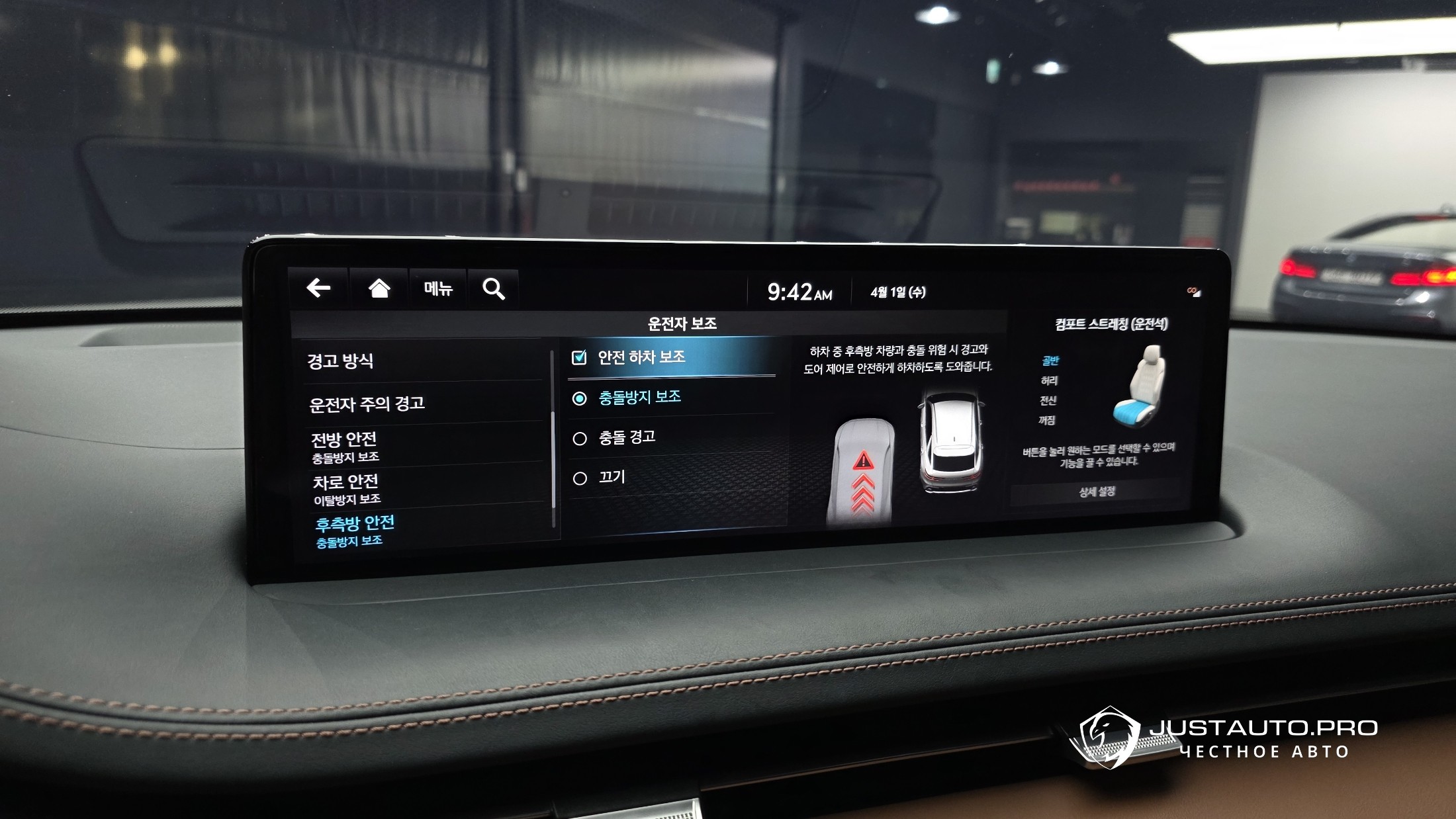This screenshot has width=1456, height=819.
Task: Go to the home screen
Action: [379, 288]
